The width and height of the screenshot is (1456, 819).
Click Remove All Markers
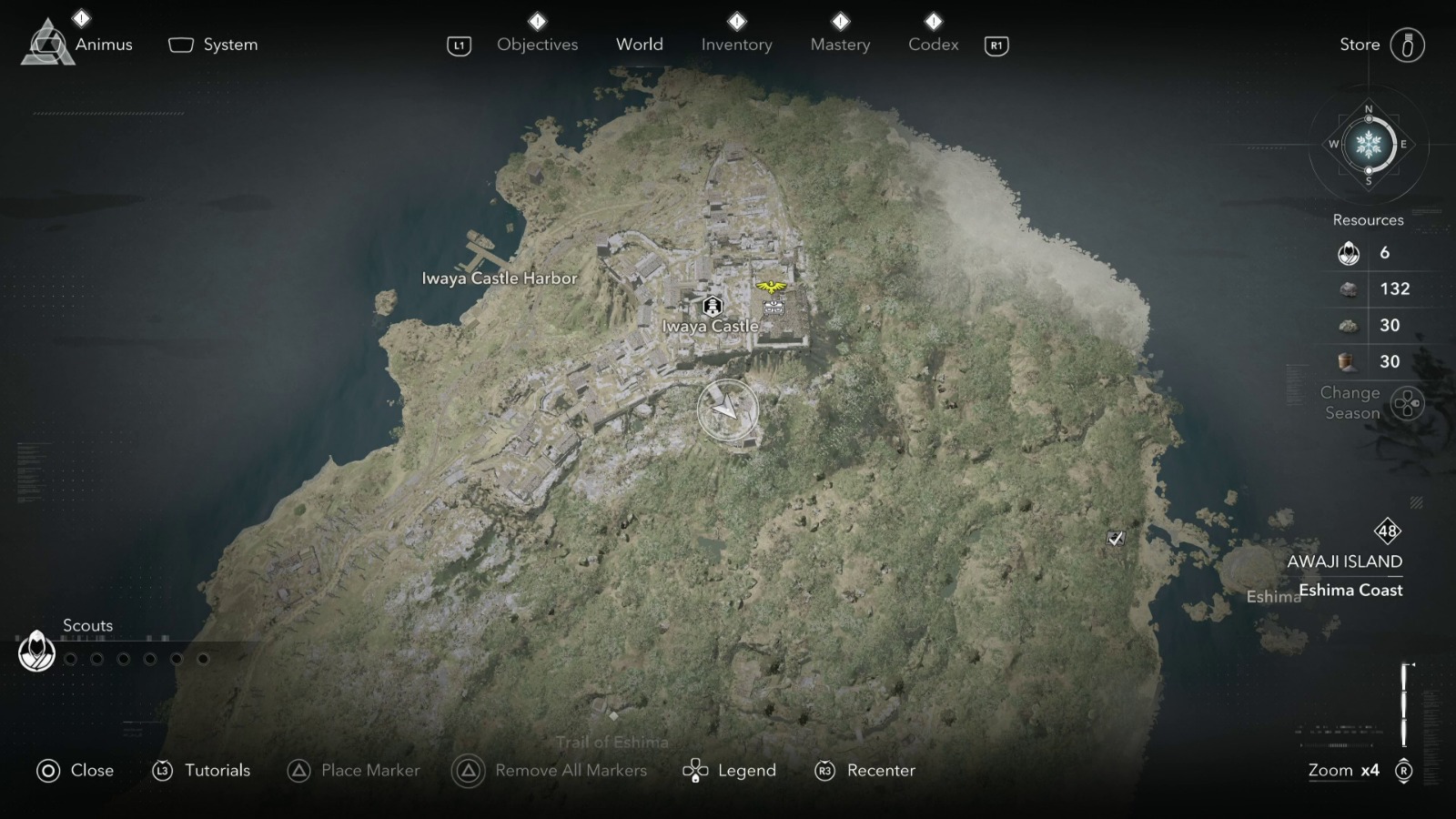pos(570,771)
